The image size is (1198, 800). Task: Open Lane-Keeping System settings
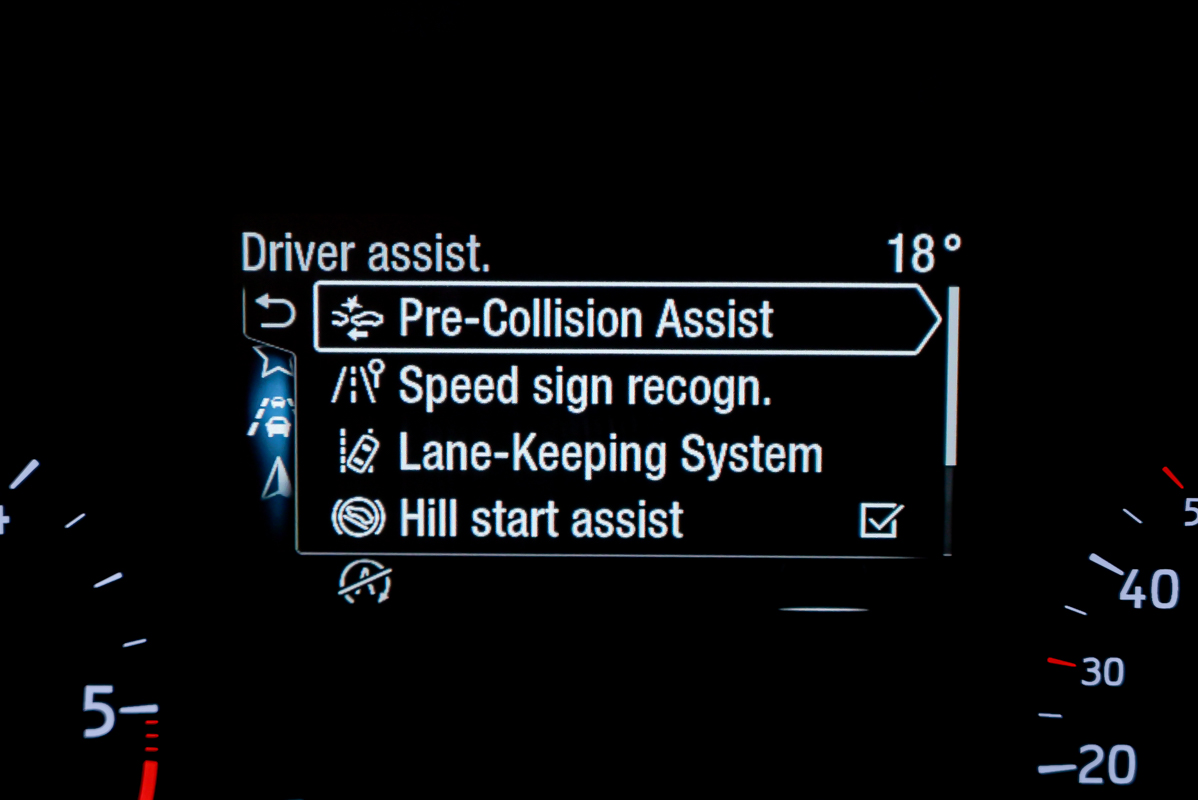pos(609,455)
